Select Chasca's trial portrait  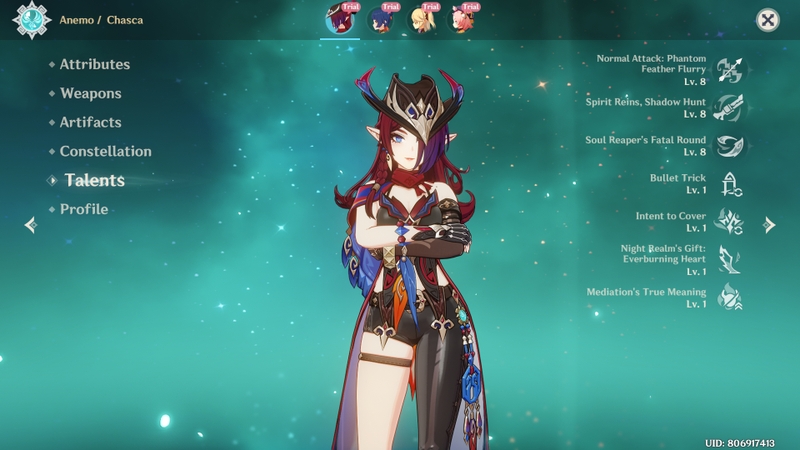tap(340, 19)
